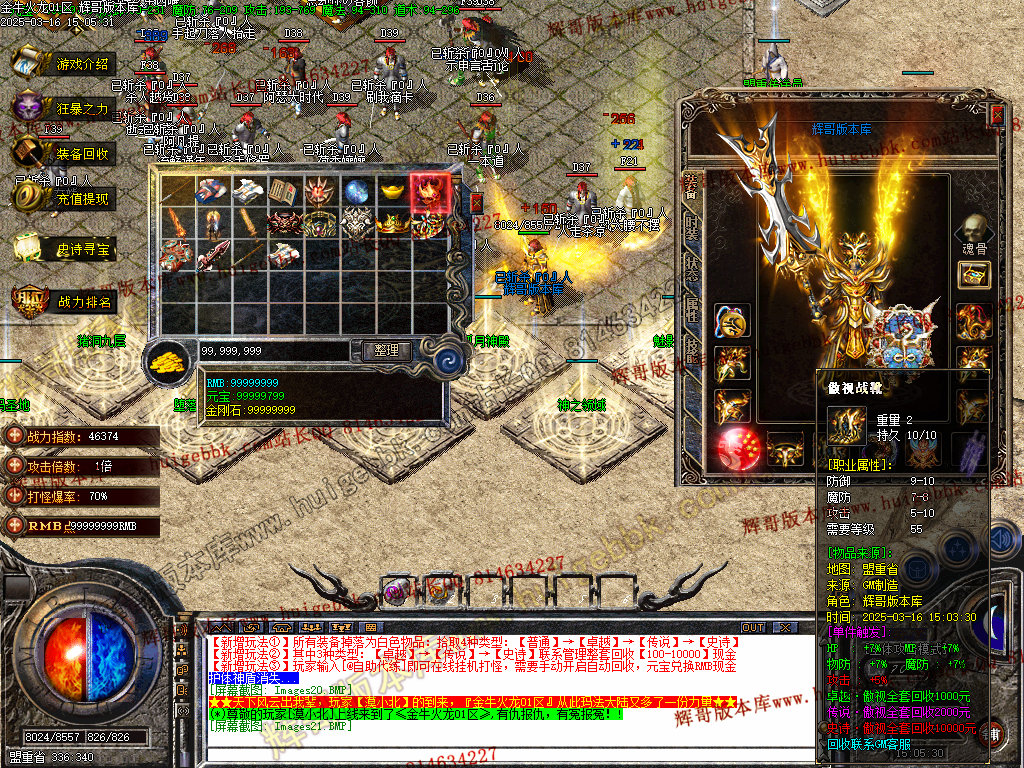Viewport: 1024px width, 768px height.
Task: Click the 整理 sort button in the bag
Action: coord(380,351)
